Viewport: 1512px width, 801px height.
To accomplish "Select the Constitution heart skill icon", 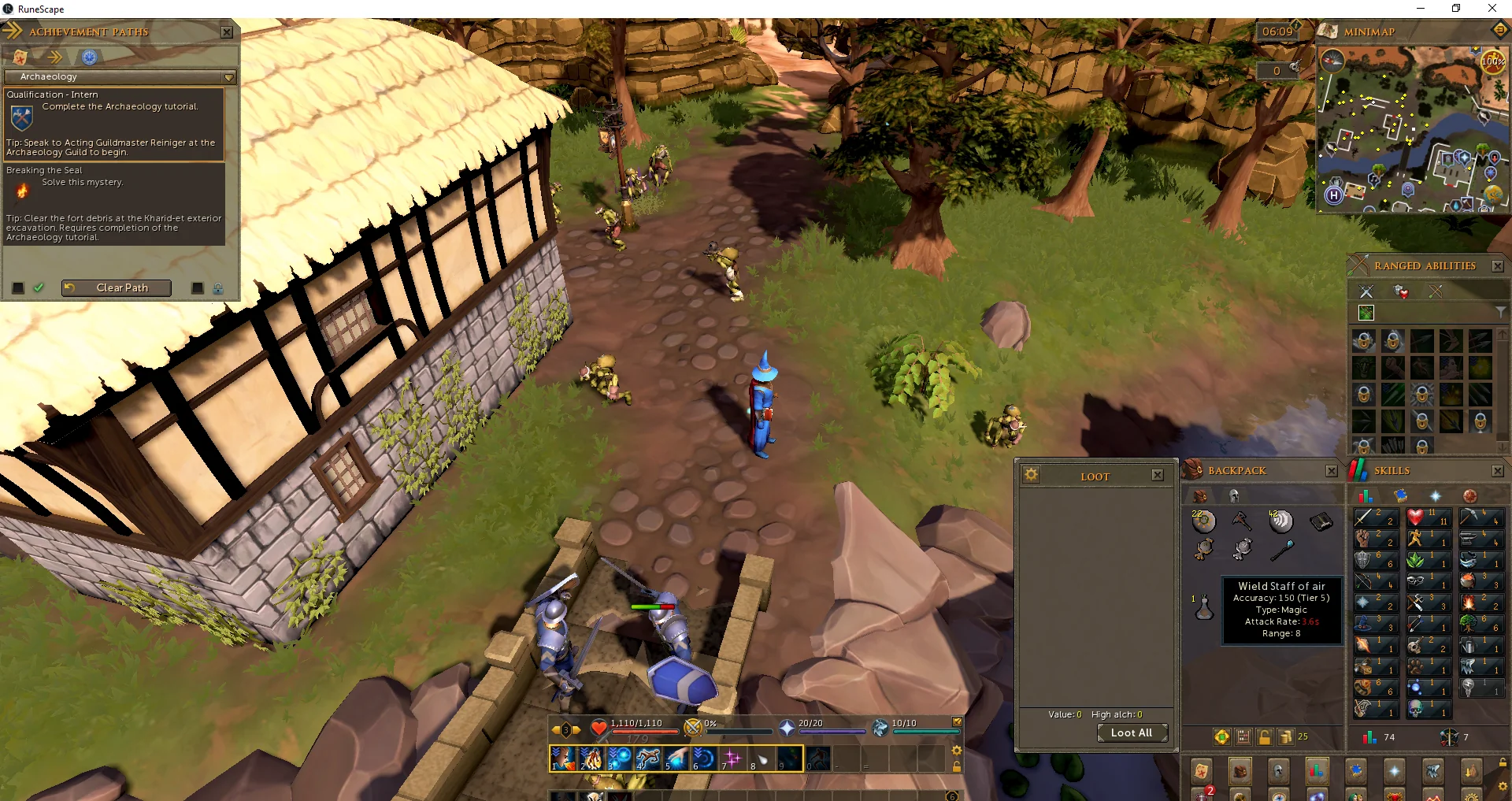I will pyautogui.click(x=1414, y=517).
